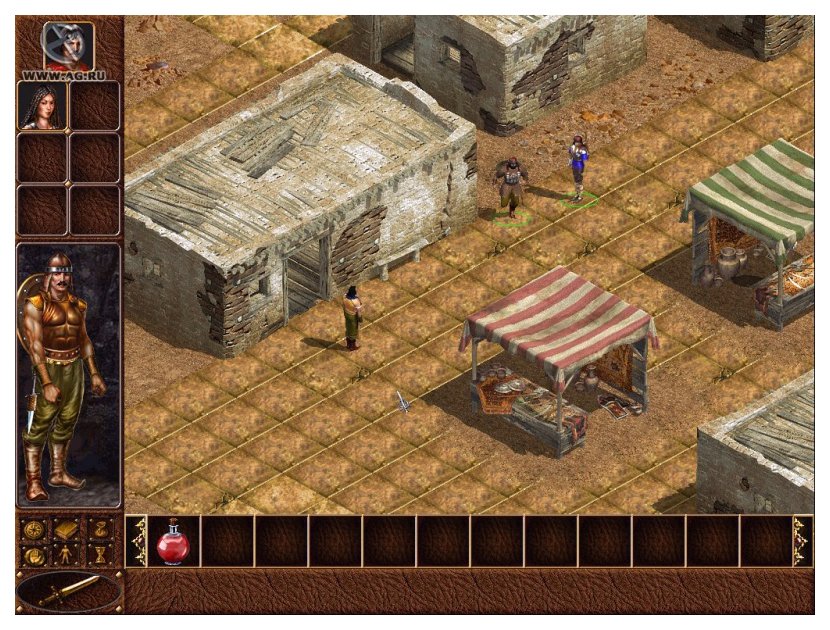Open the money pouch icon
The height and width of the screenshot is (630, 830).
tap(101, 529)
